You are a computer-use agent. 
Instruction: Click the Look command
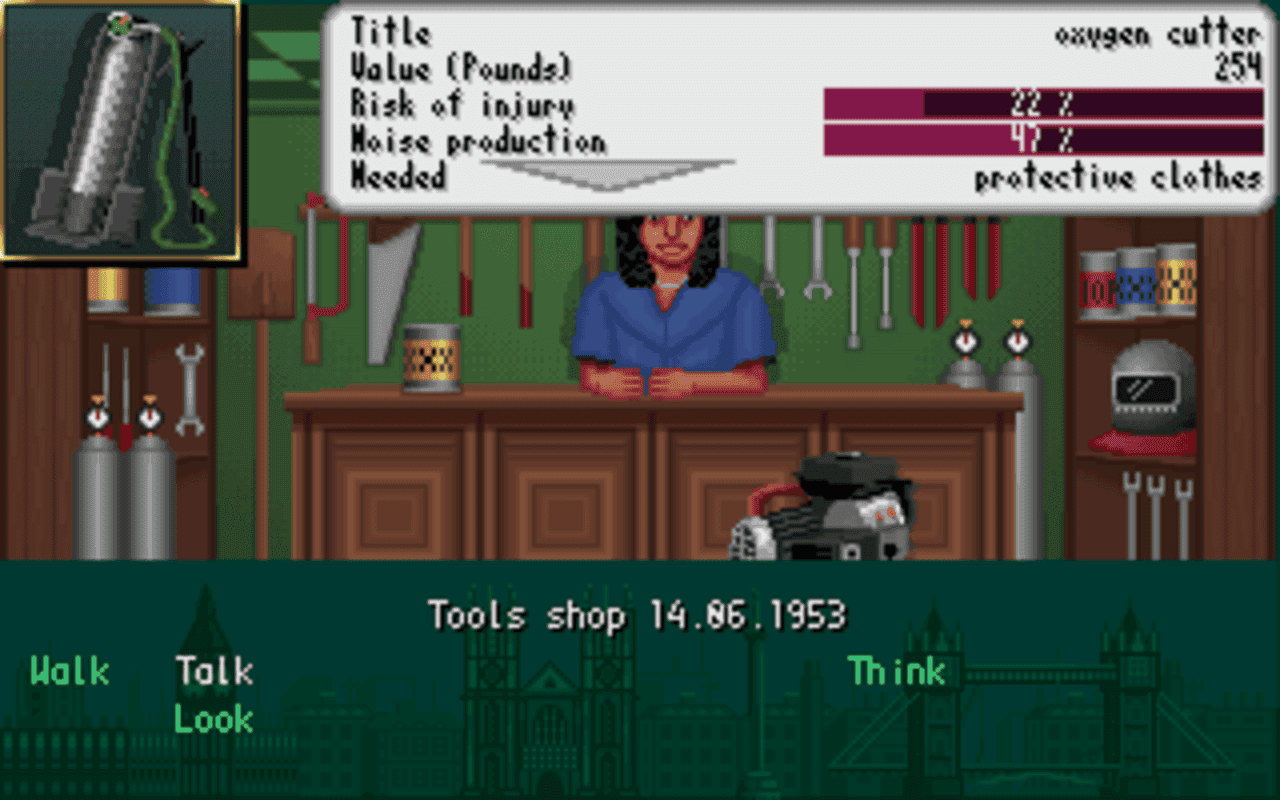point(213,719)
